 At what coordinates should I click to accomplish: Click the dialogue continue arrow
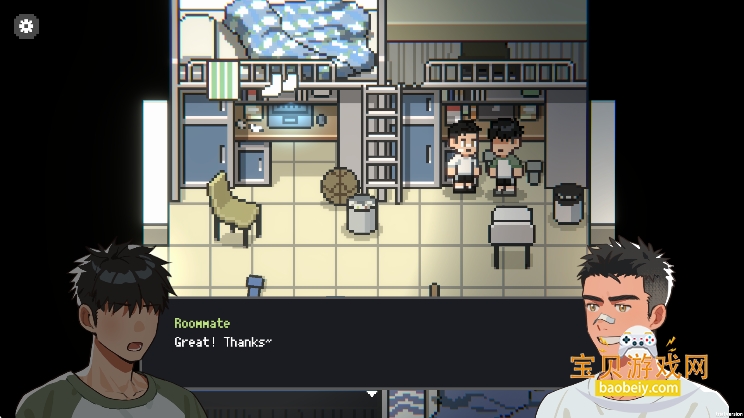(x=372, y=393)
